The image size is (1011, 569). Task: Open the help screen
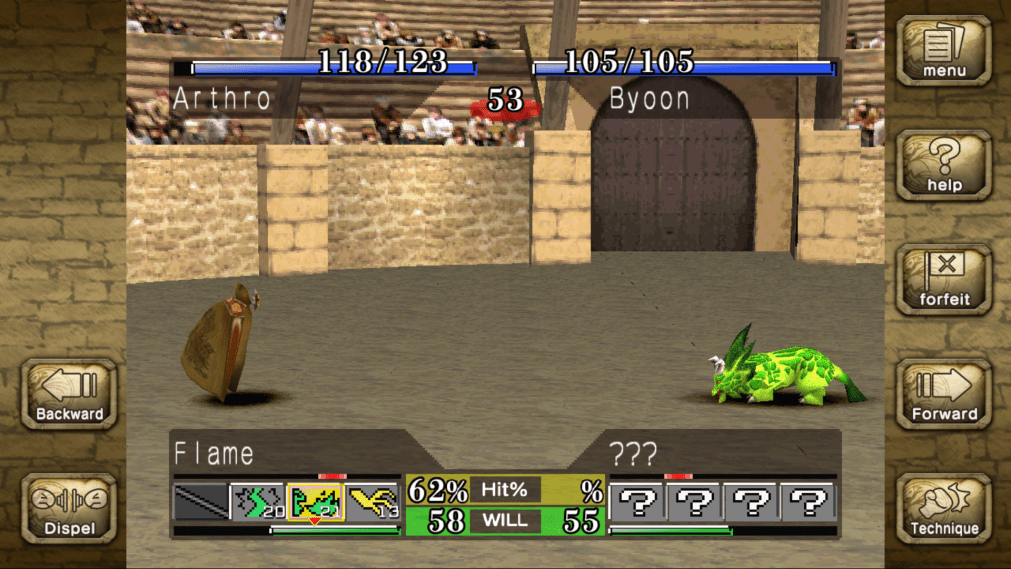tap(943, 165)
